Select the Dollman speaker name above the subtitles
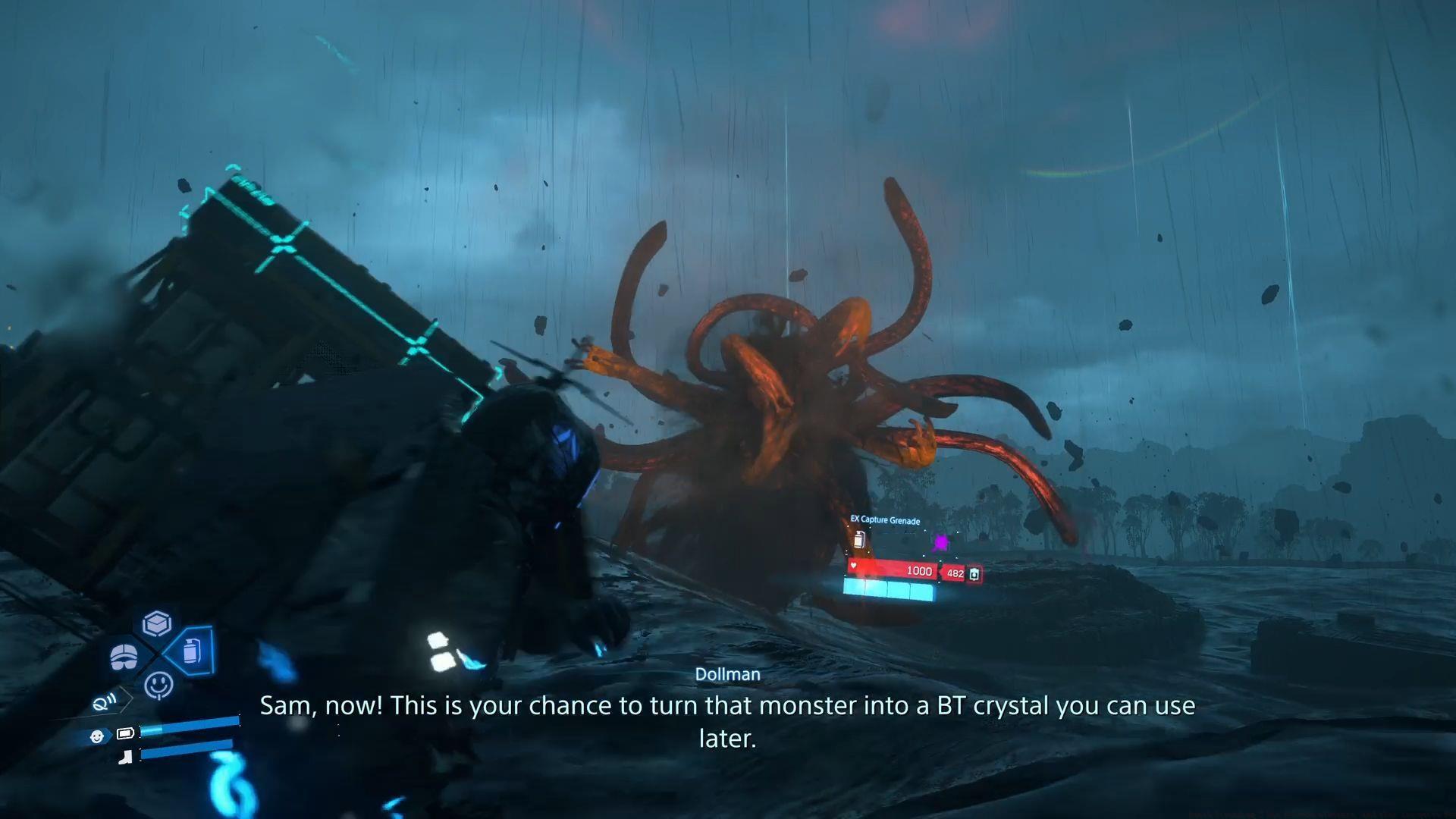This screenshot has width=1456, height=819. (728, 673)
